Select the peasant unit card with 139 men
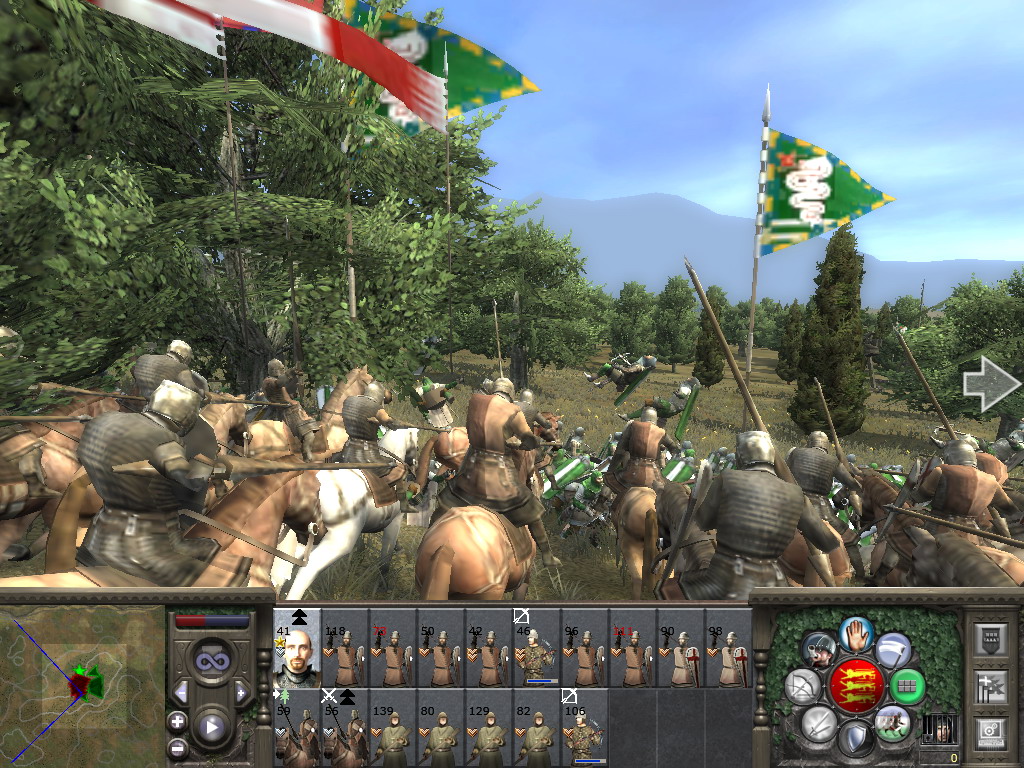The height and width of the screenshot is (768, 1024). click(393, 727)
